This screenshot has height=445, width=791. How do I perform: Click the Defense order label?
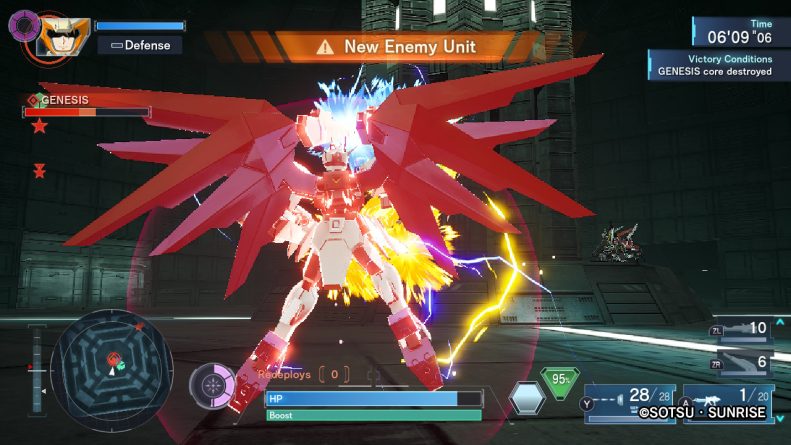pos(140,45)
